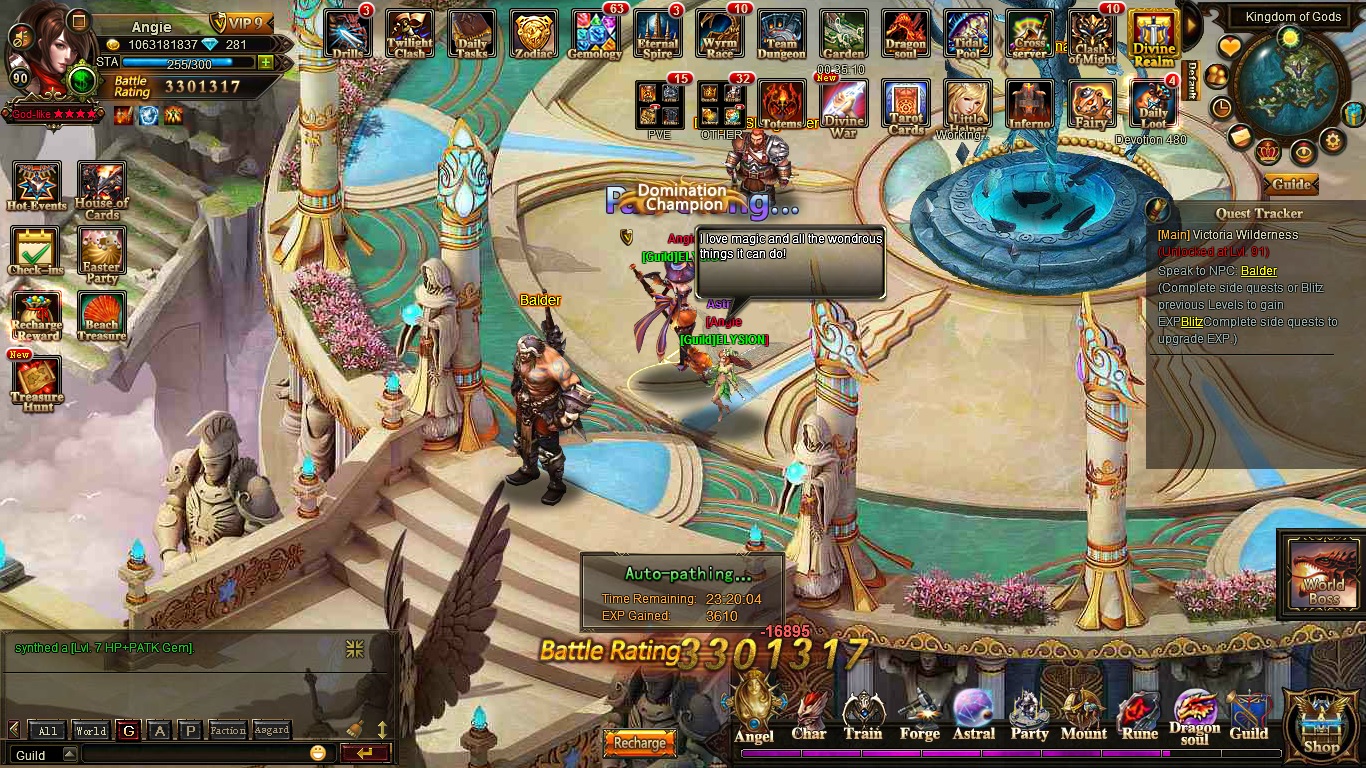The height and width of the screenshot is (768, 1366).
Task: Open the Forge menu
Action: point(919,716)
